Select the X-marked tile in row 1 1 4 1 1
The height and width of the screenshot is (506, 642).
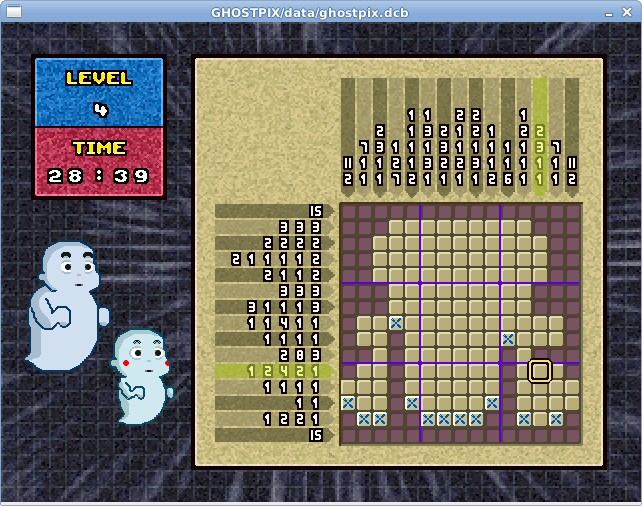(396, 323)
